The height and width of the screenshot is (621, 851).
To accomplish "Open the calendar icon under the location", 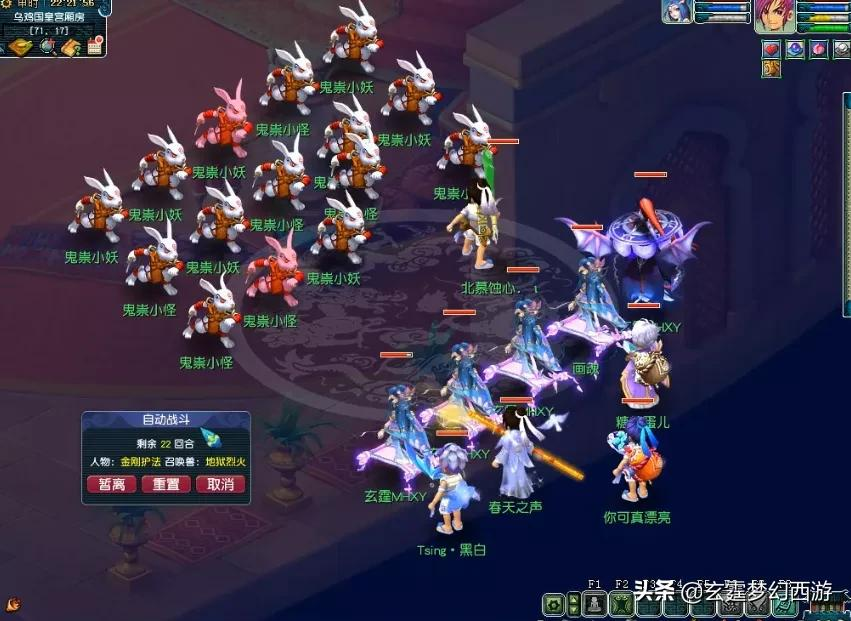I will pos(95,47).
